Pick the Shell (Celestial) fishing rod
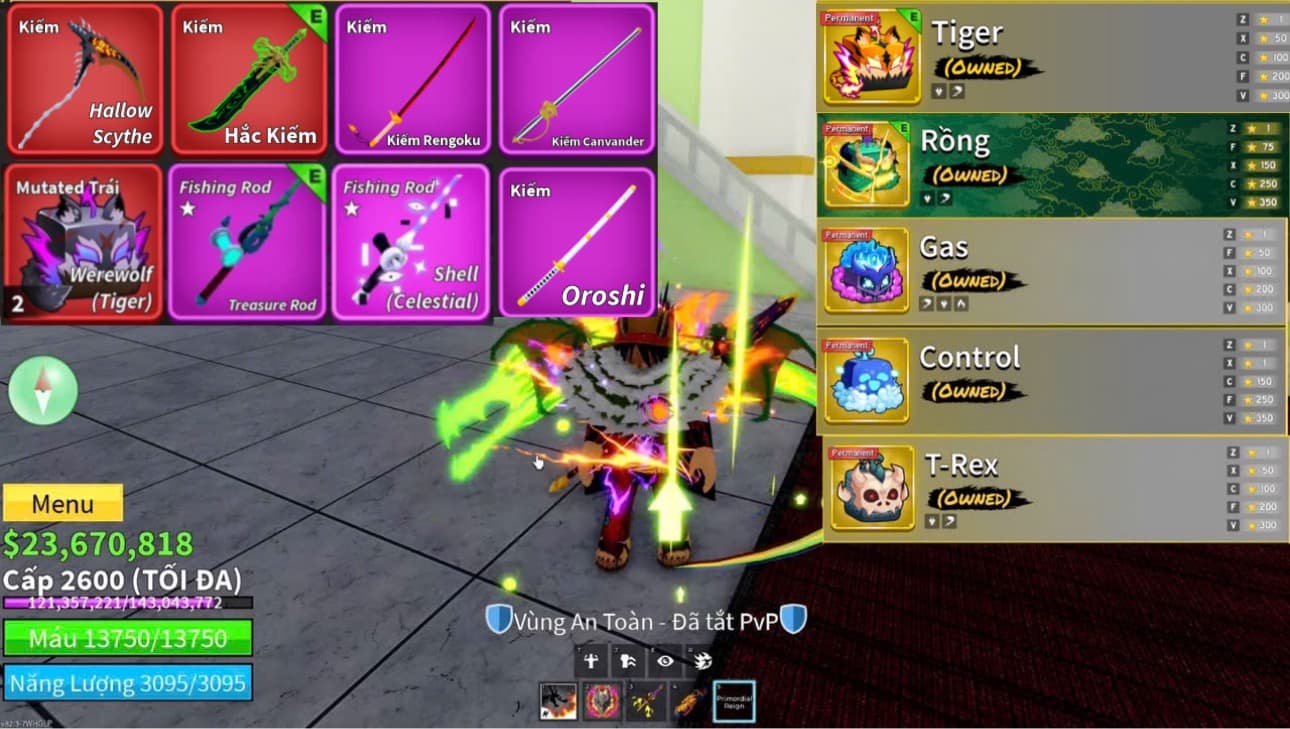The height and width of the screenshot is (729, 1290). 412,243
